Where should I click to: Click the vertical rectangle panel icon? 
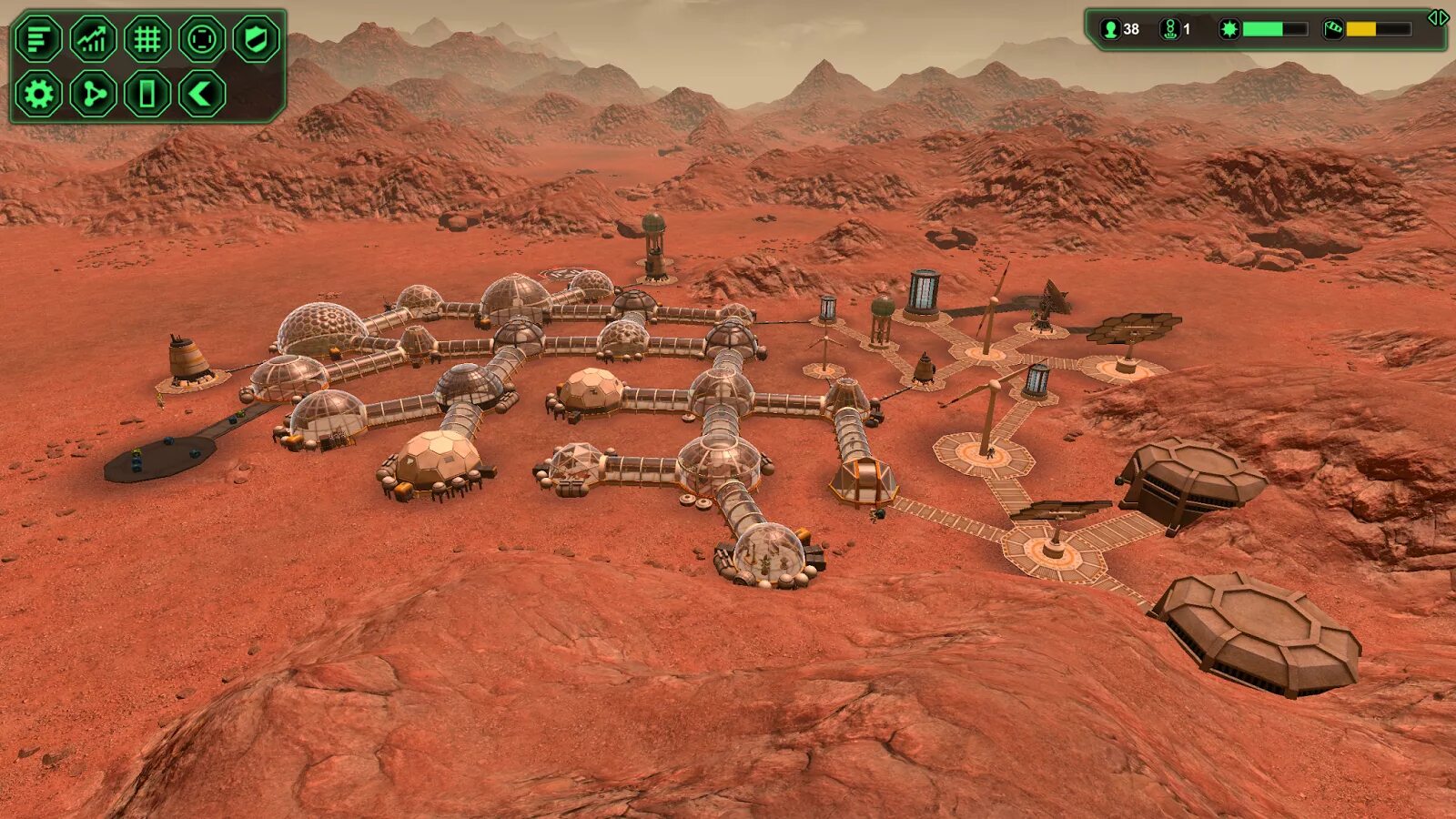(147, 94)
